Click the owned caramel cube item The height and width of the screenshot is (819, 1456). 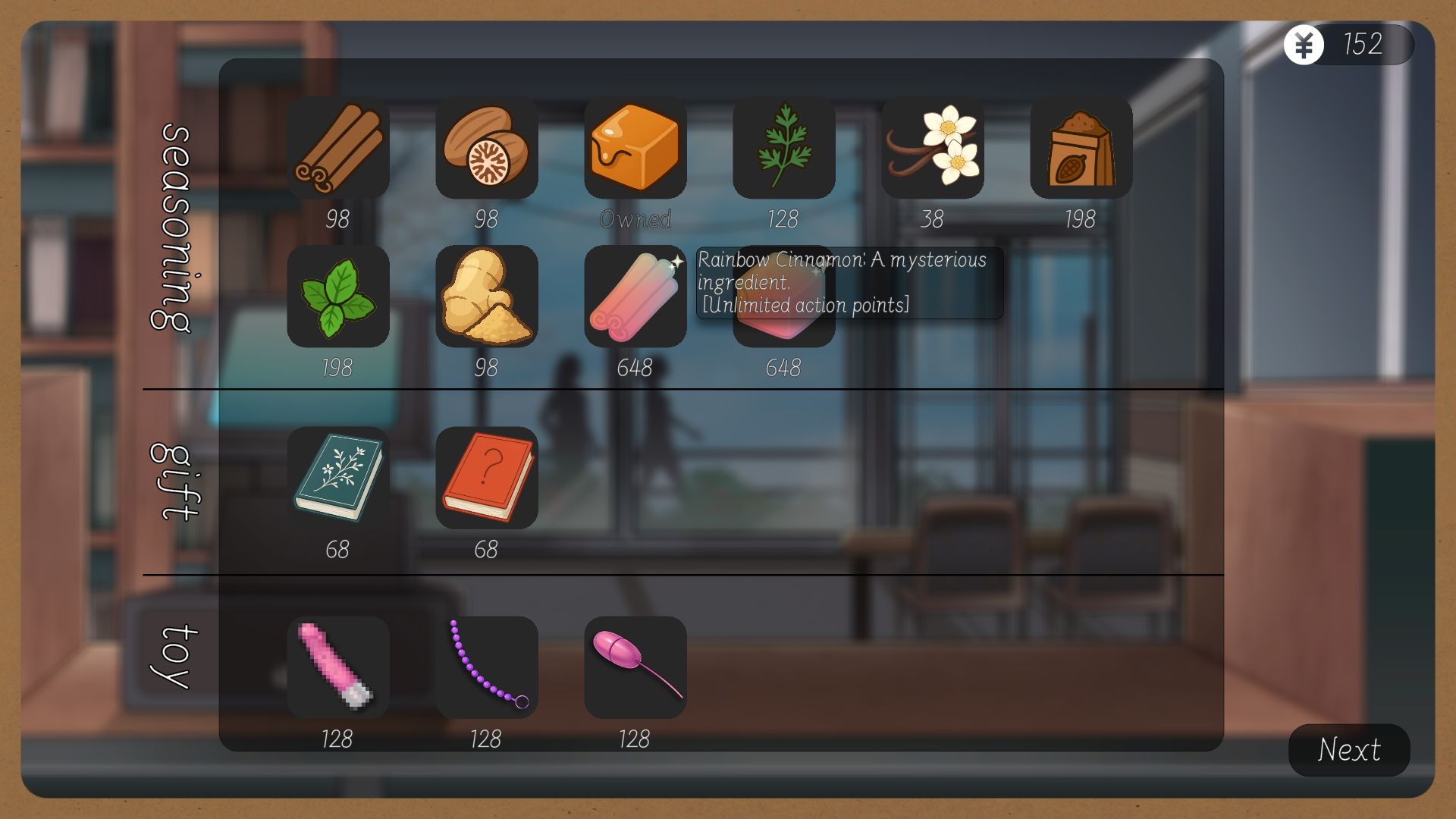[x=635, y=148]
